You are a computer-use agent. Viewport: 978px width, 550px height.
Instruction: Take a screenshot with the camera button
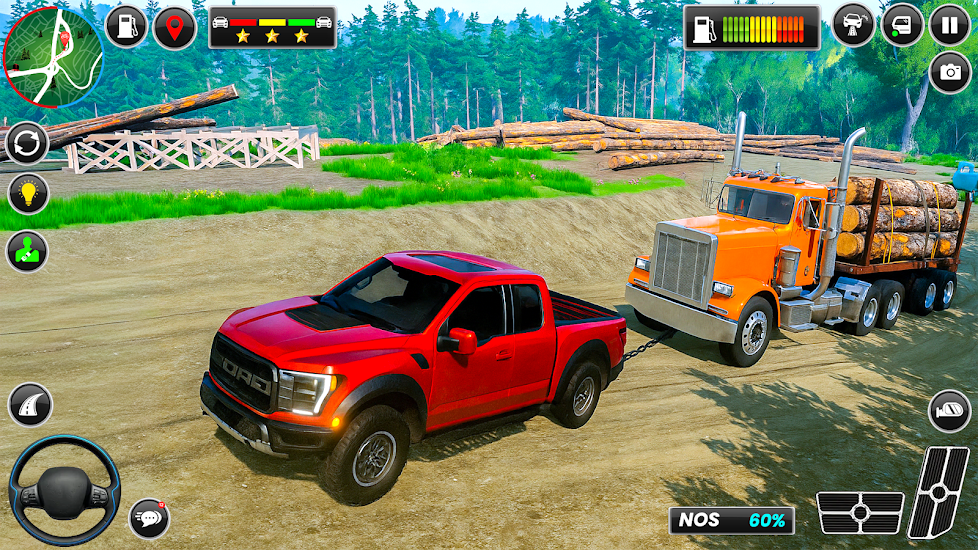tap(949, 73)
